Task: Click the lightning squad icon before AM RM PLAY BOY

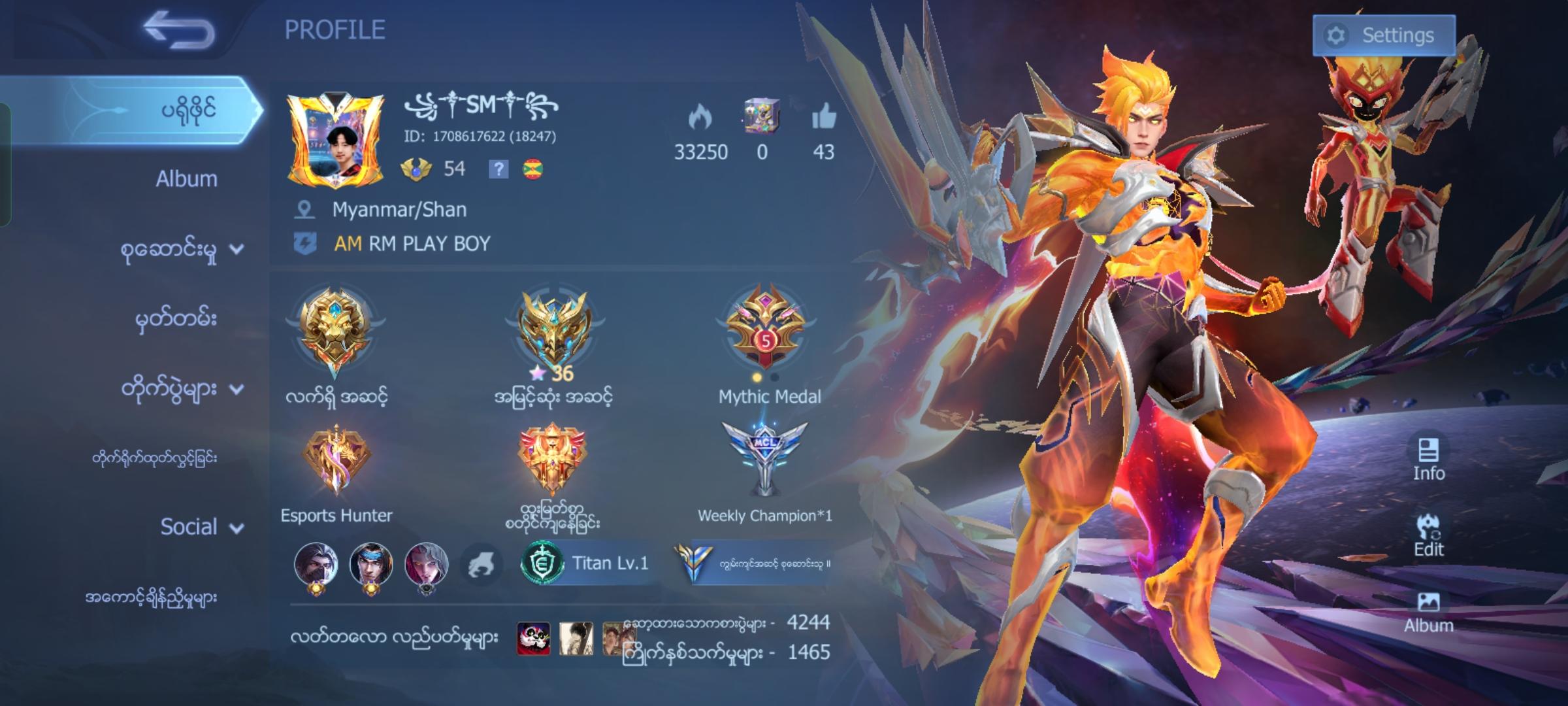Action: coord(303,243)
